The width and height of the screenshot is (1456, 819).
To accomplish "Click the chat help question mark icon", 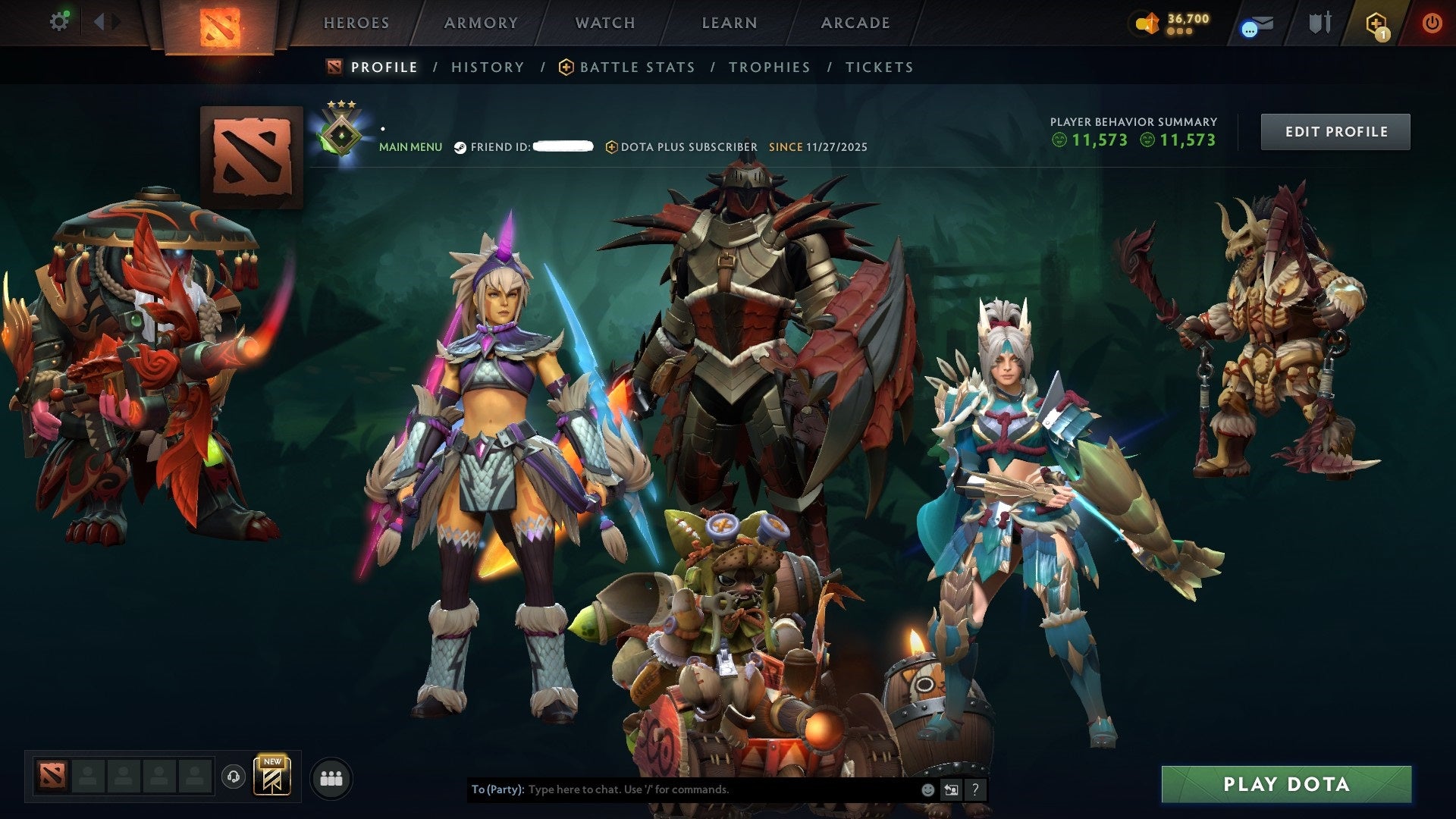I will [x=975, y=789].
